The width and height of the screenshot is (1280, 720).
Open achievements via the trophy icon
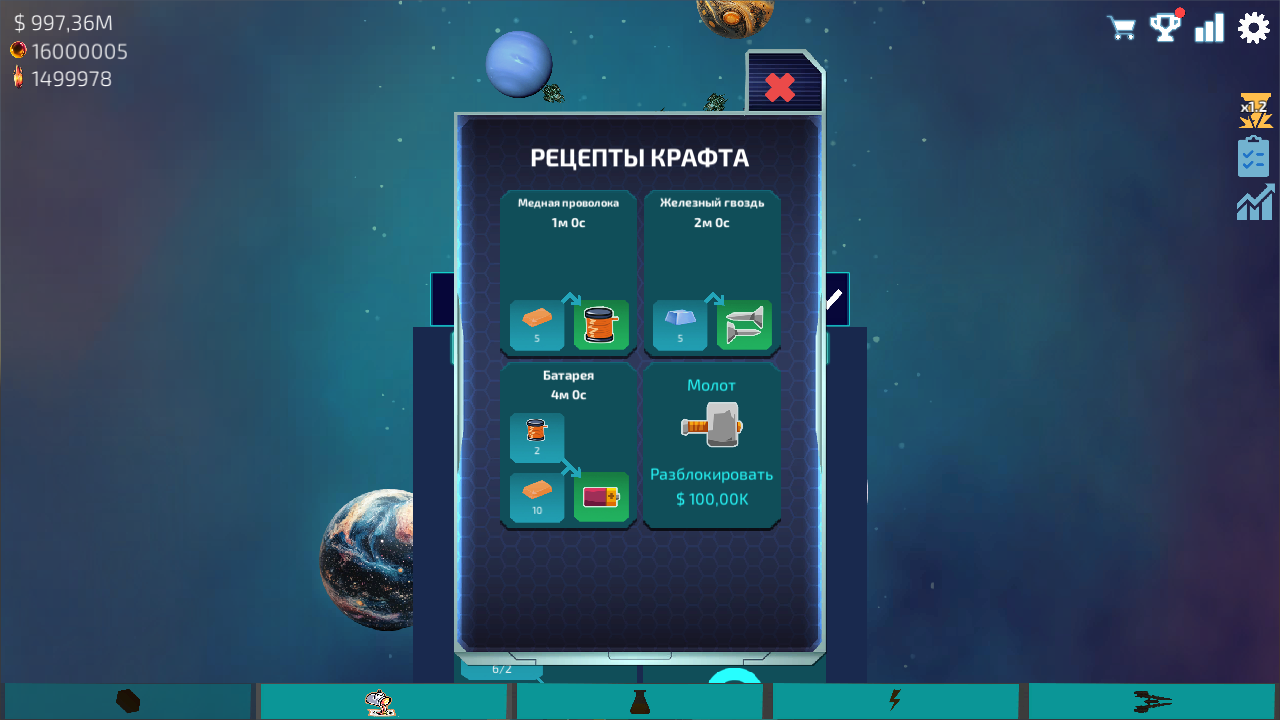point(1165,27)
